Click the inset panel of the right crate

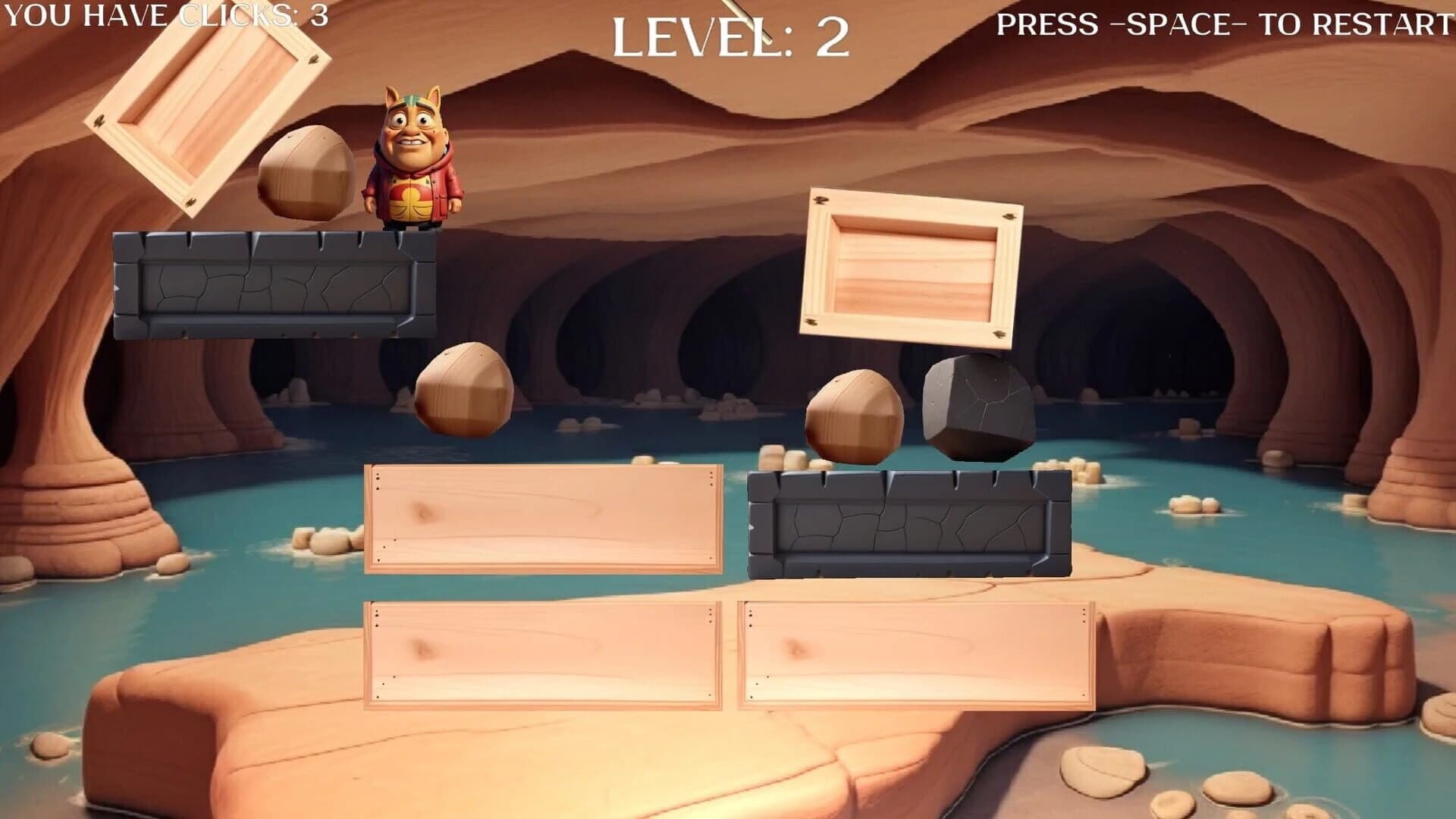point(914,265)
